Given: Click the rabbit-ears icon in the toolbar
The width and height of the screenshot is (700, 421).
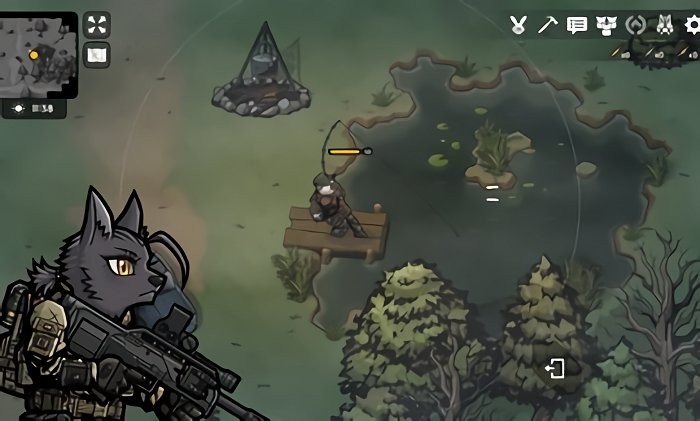Looking at the screenshot, I should click(518, 25).
